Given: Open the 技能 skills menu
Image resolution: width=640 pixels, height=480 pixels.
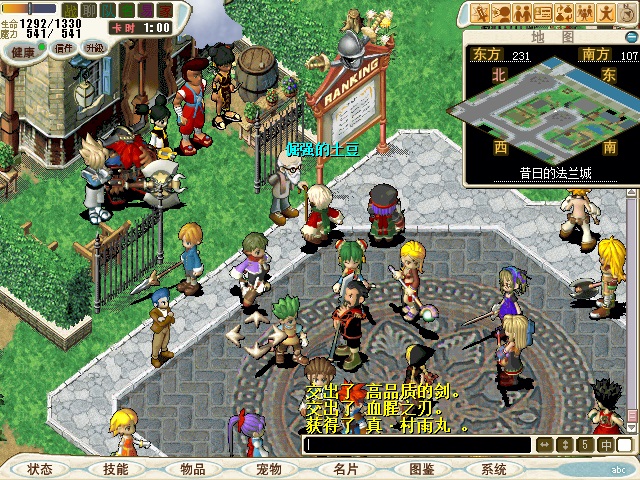Looking at the screenshot, I should [x=115, y=469].
